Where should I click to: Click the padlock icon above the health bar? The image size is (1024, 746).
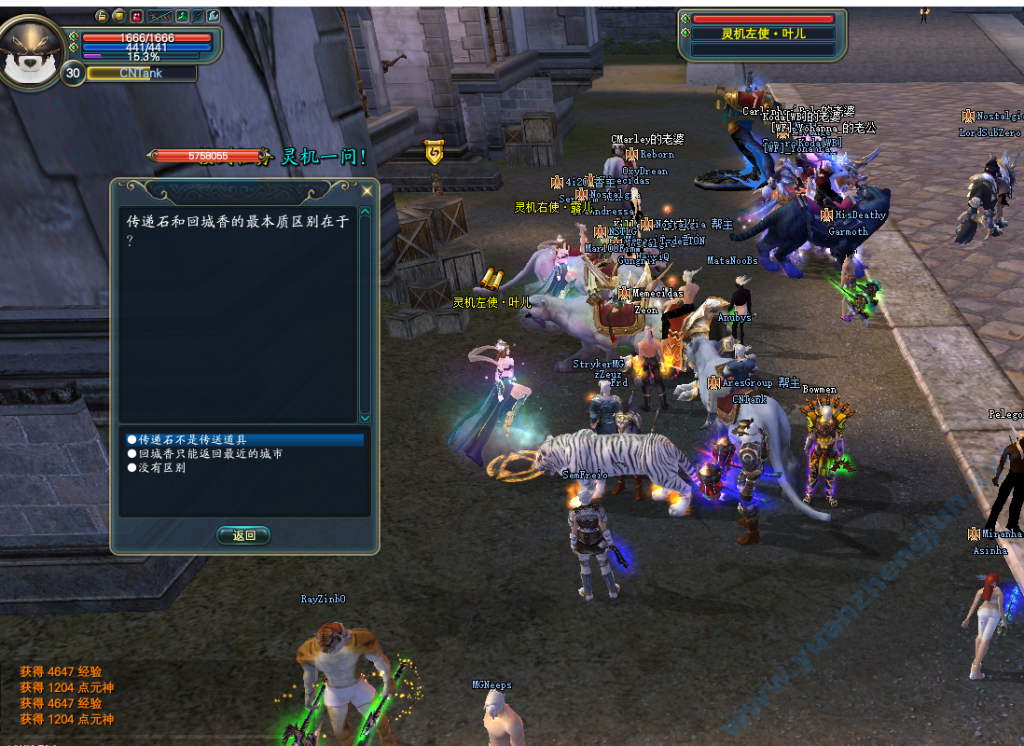click(101, 16)
